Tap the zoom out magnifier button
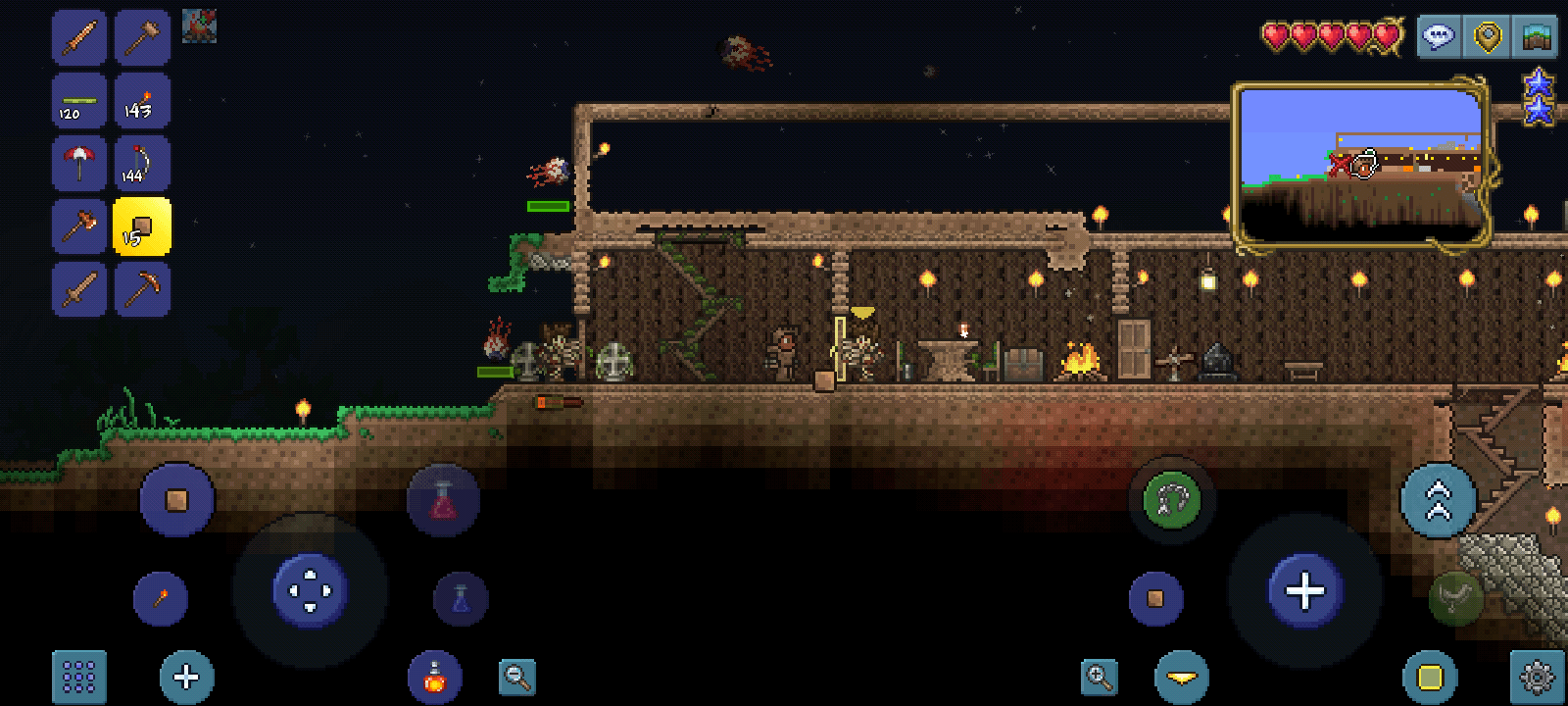This screenshot has height=706, width=1568. coord(517,676)
